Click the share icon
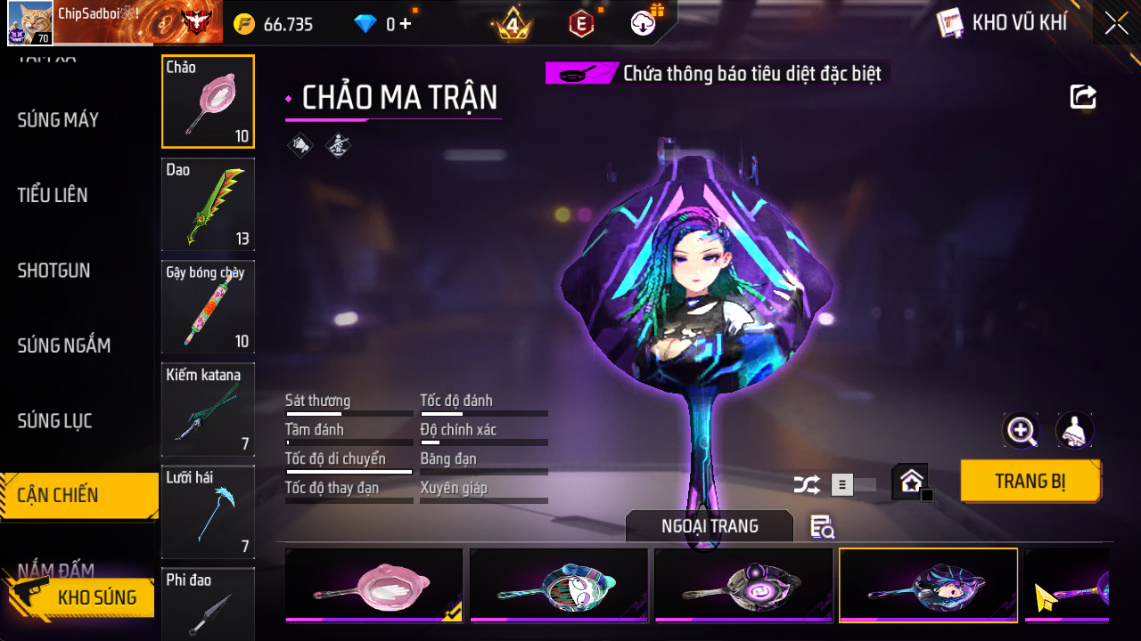The height and width of the screenshot is (641, 1141). [1083, 97]
